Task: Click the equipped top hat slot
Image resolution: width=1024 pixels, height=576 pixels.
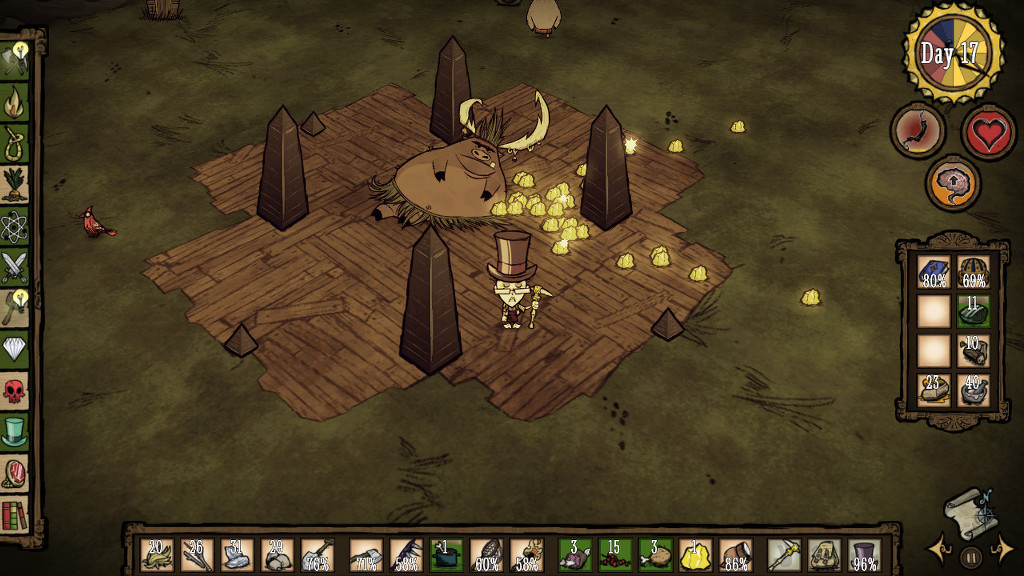Action: tap(864, 555)
